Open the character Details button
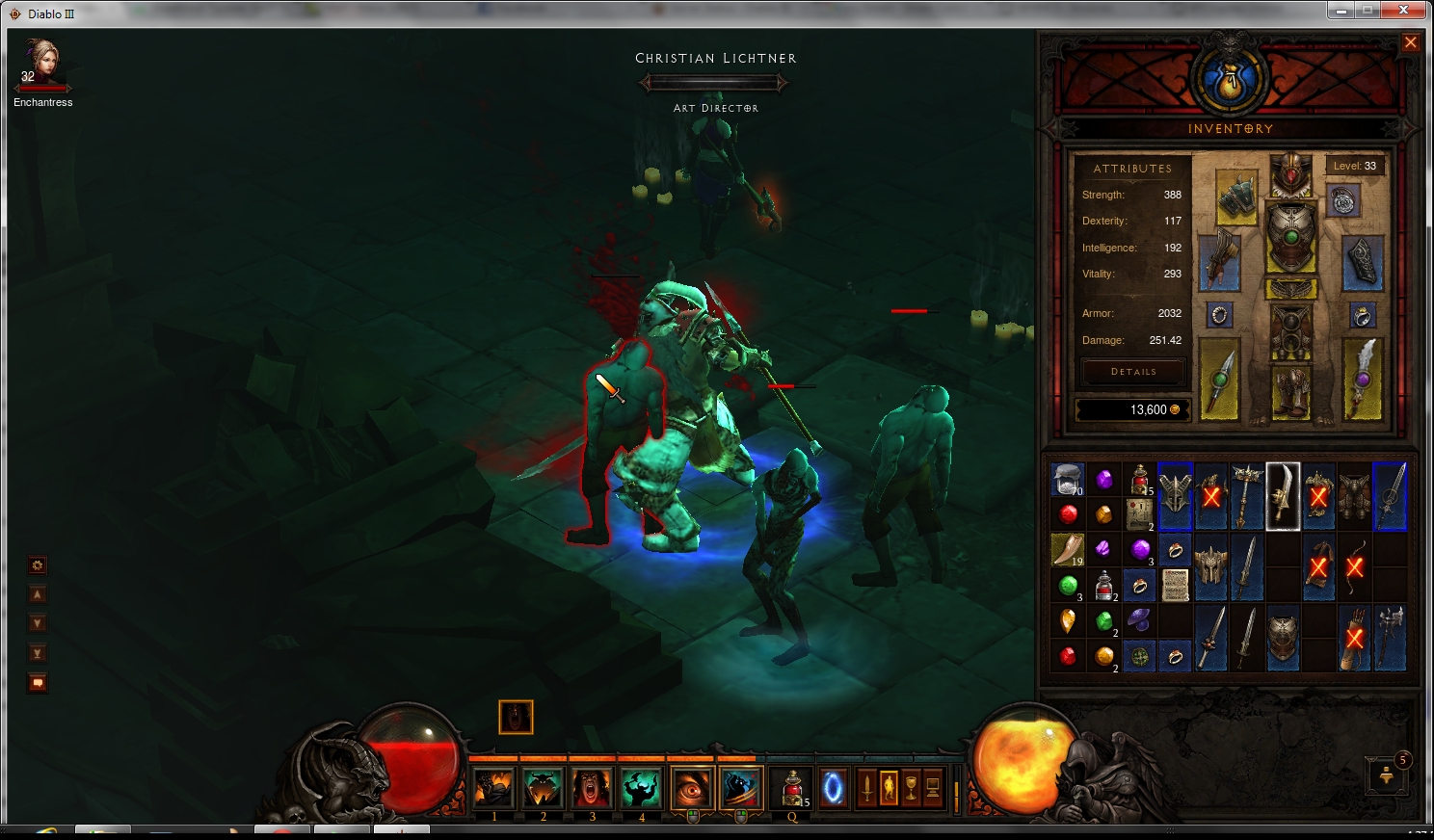The width and height of the screenshot is (1434, 840). (x=1133, y=372)
